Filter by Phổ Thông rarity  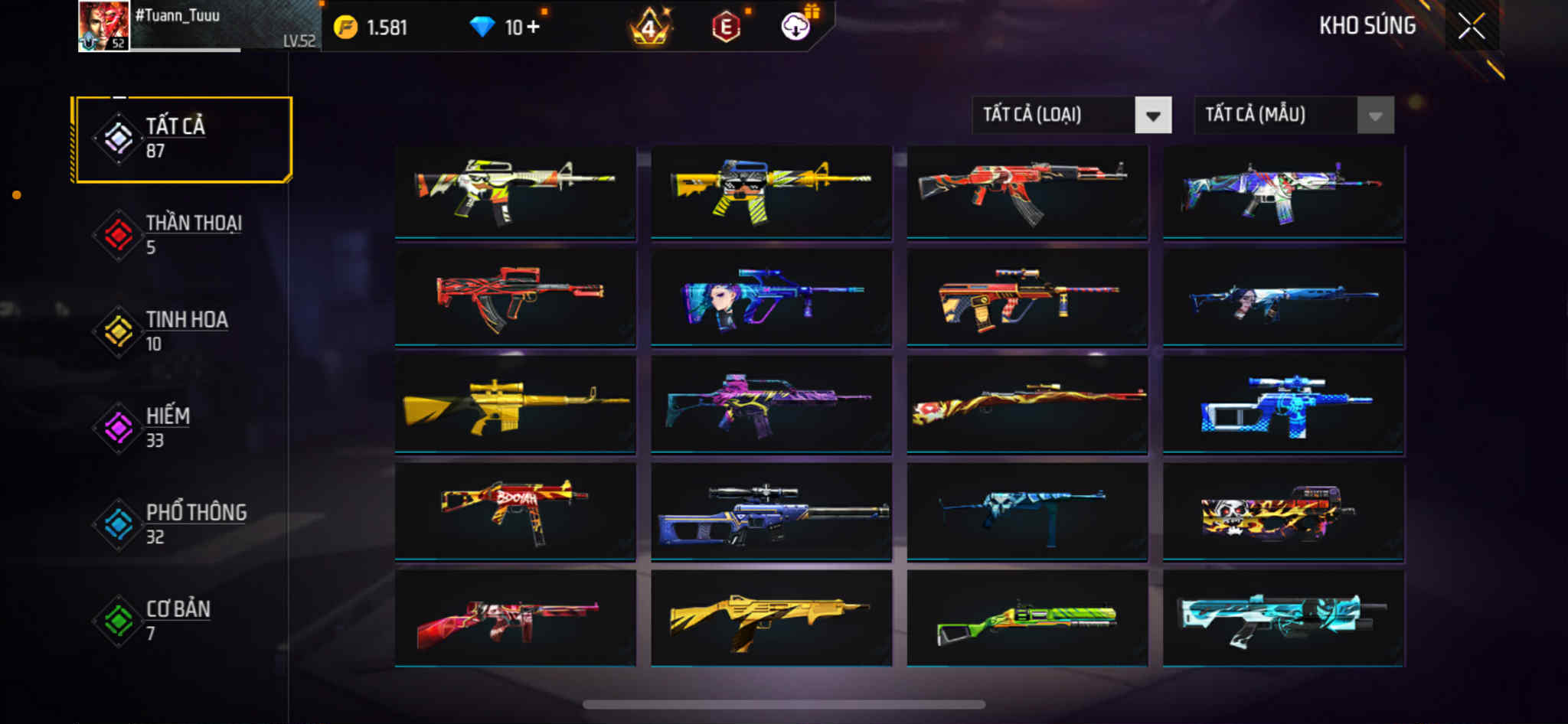point(183,523)
